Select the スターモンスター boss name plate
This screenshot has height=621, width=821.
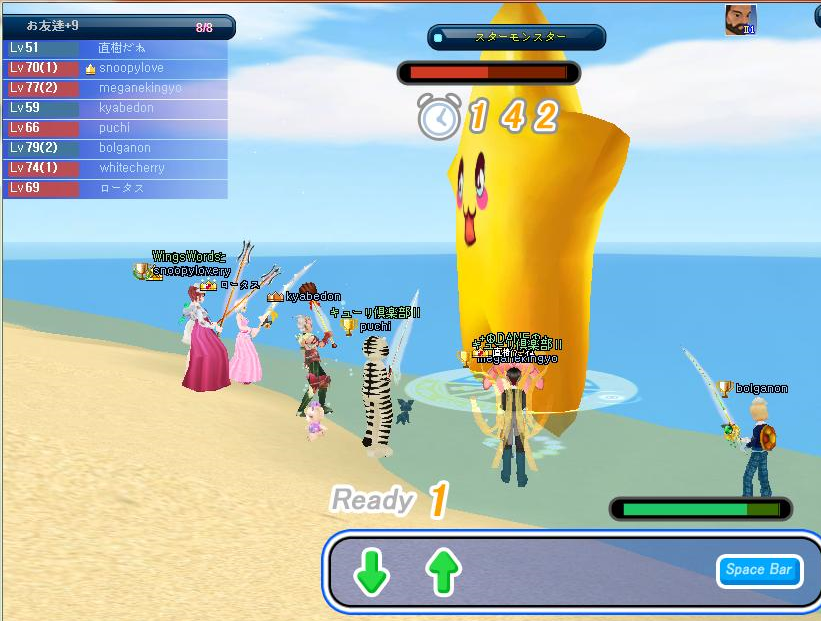coord(518,37)
